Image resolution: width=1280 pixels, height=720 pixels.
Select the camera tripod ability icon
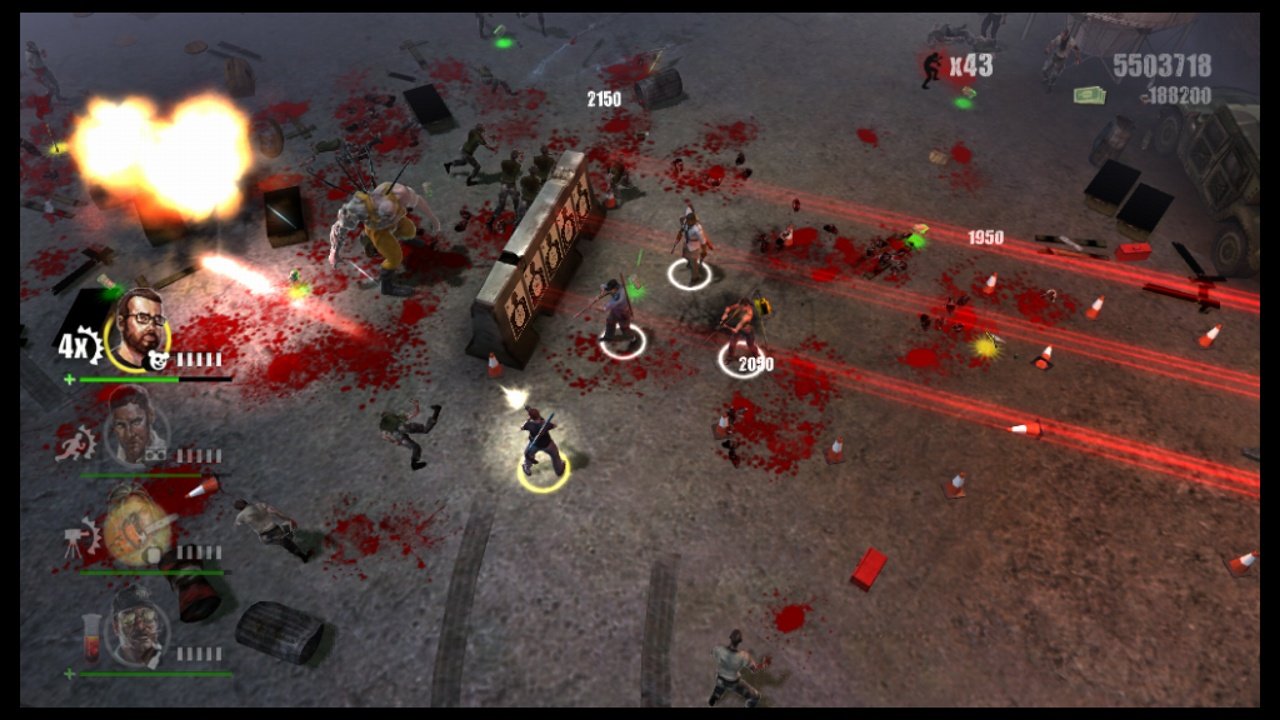point(72,538)
